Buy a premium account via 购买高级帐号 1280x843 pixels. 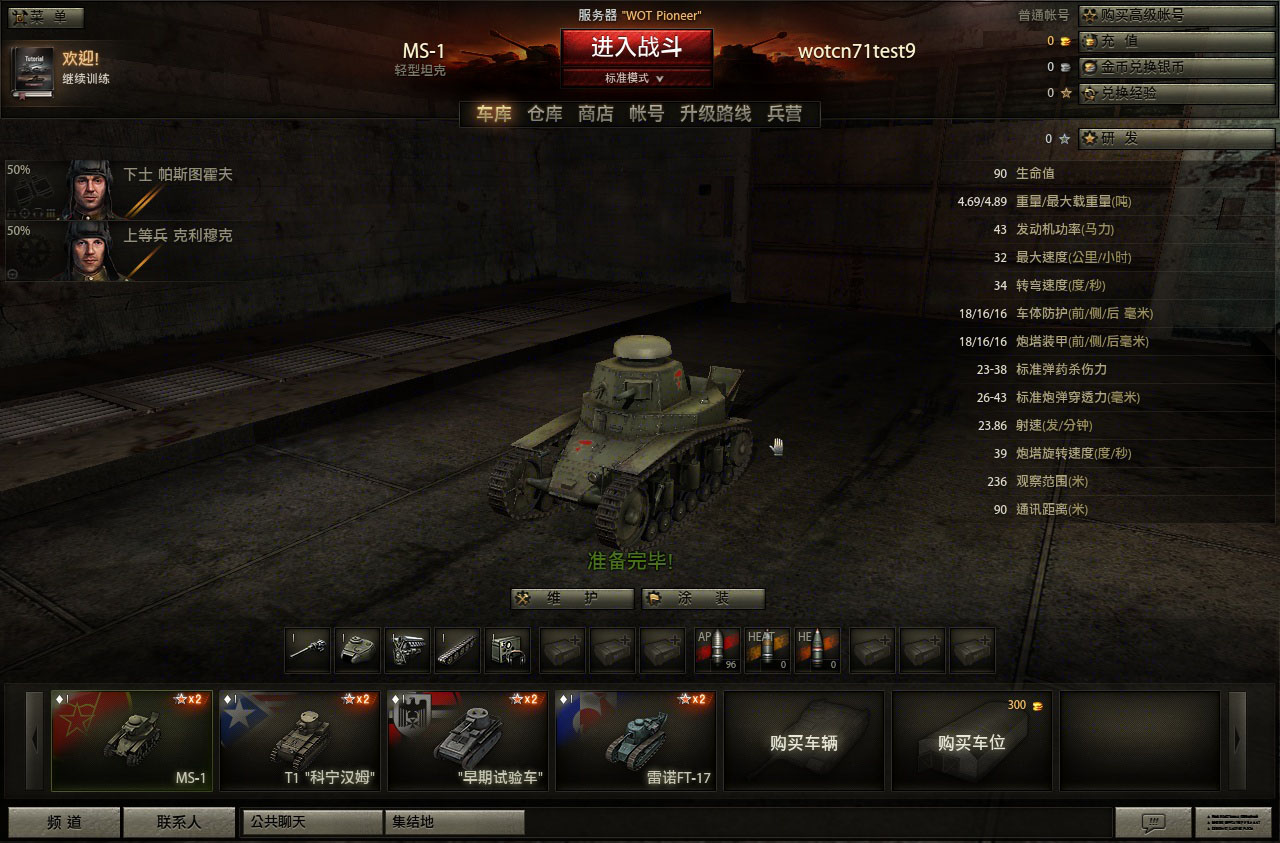click(x=1176, y=15)
